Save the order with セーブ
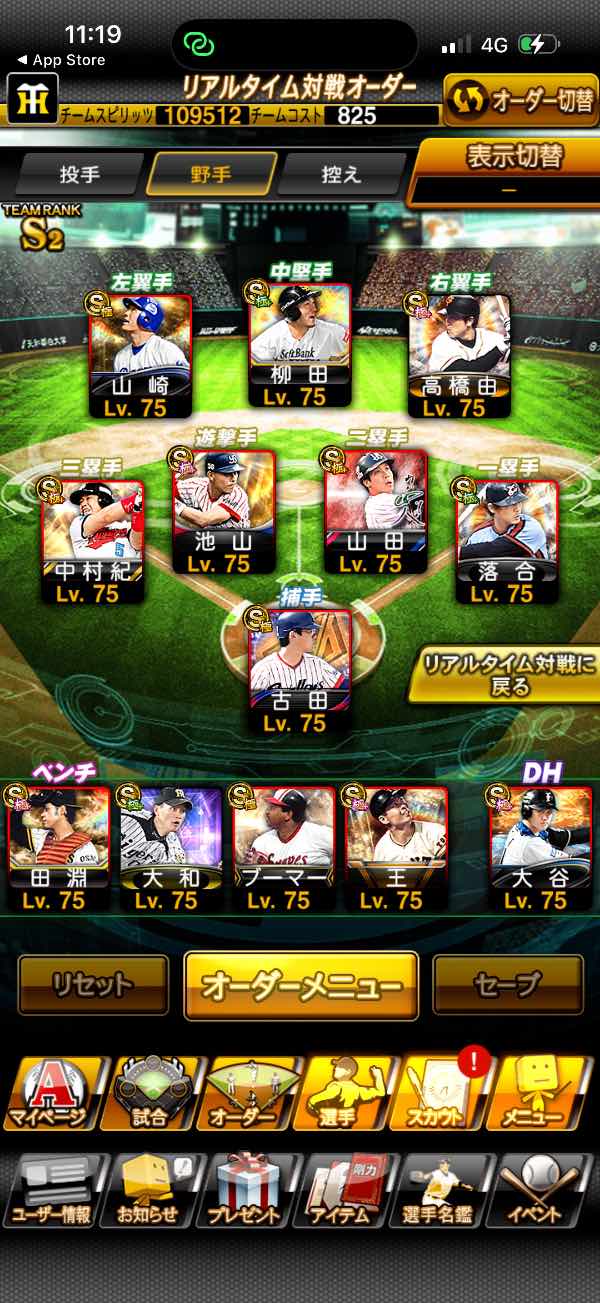This screenshot has width=600, height=1303. click(x=507, y=986)
